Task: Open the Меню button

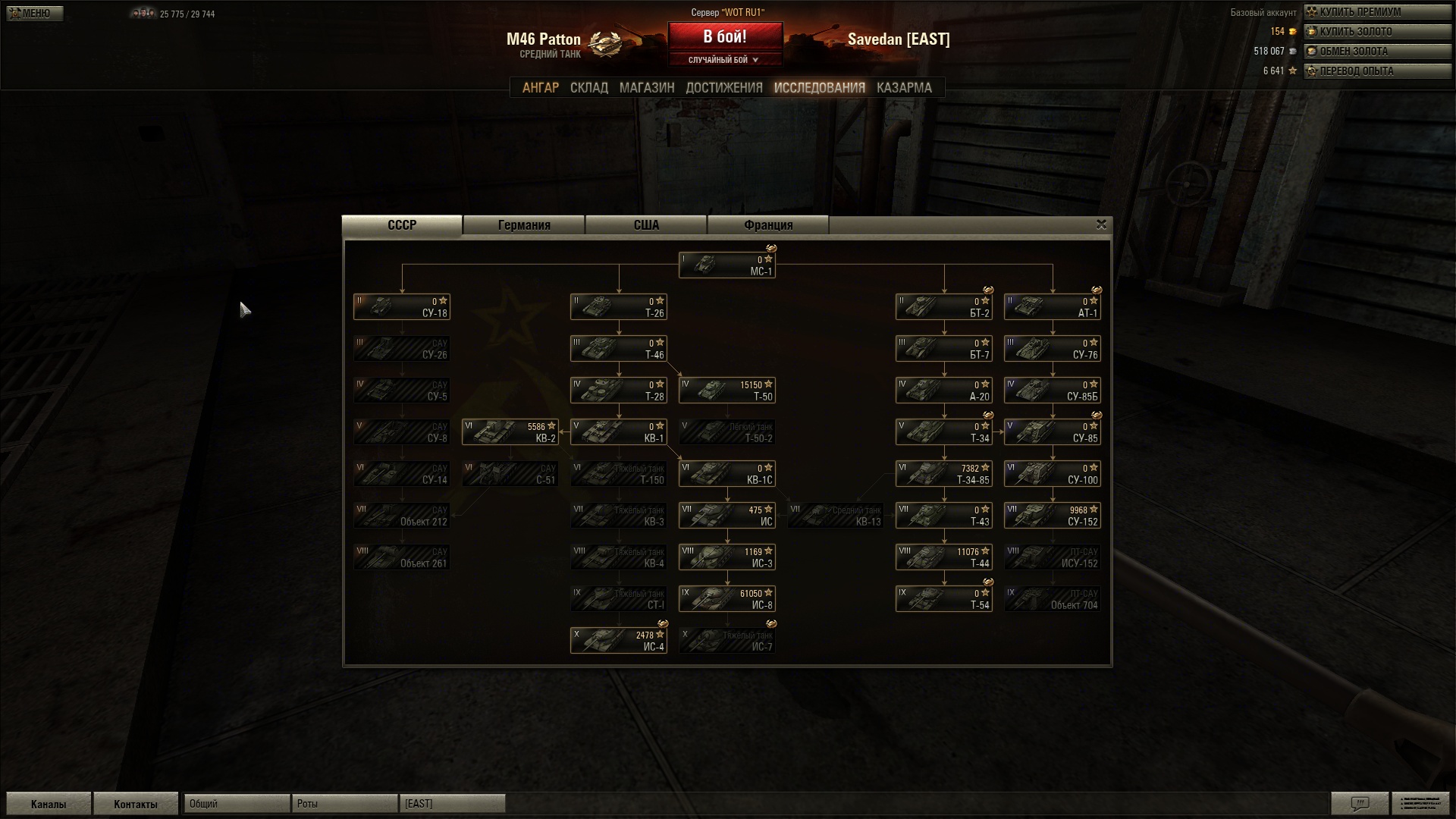Action: pyautogui.click(x=34, y=13)
